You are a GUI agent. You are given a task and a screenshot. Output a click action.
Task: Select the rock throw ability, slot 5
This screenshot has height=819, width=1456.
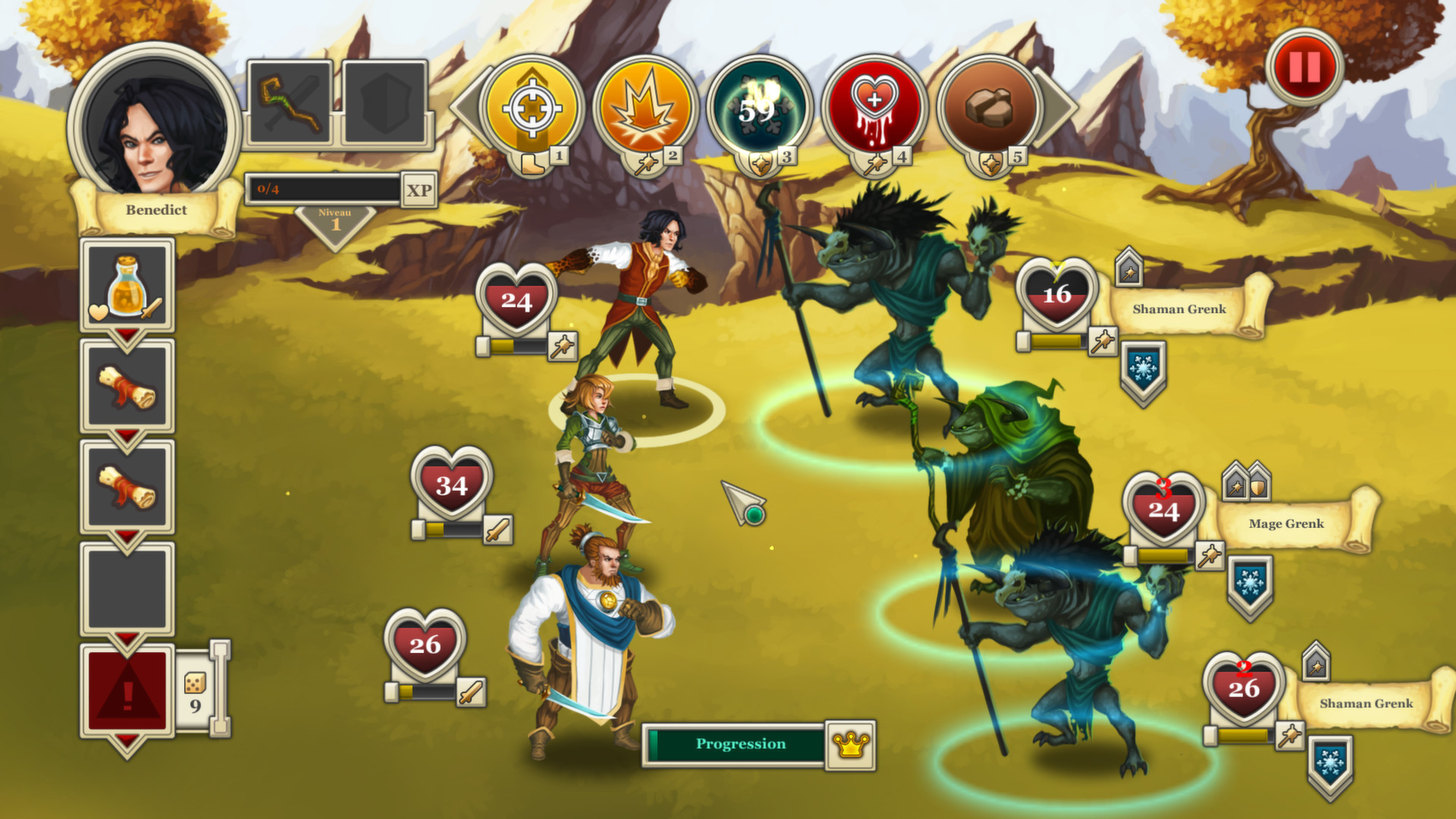point(990,106)
